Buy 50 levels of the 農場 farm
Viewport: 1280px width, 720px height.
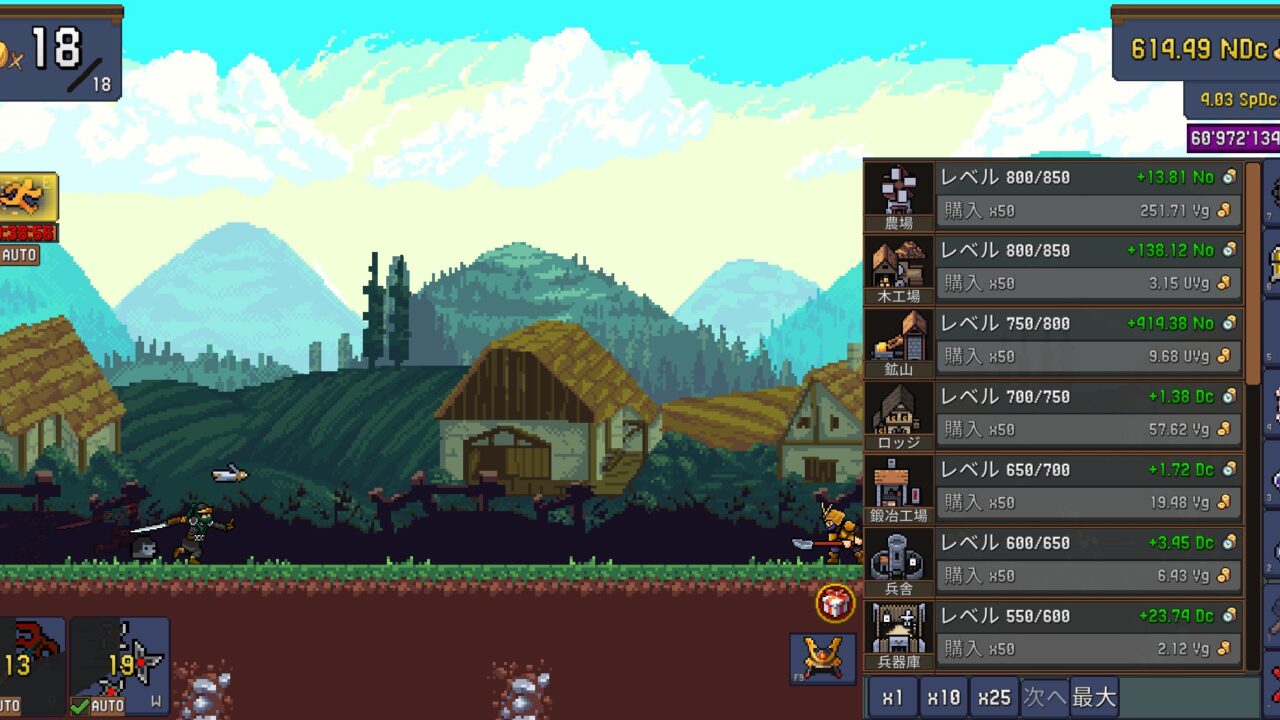(x=1090, y=211)
